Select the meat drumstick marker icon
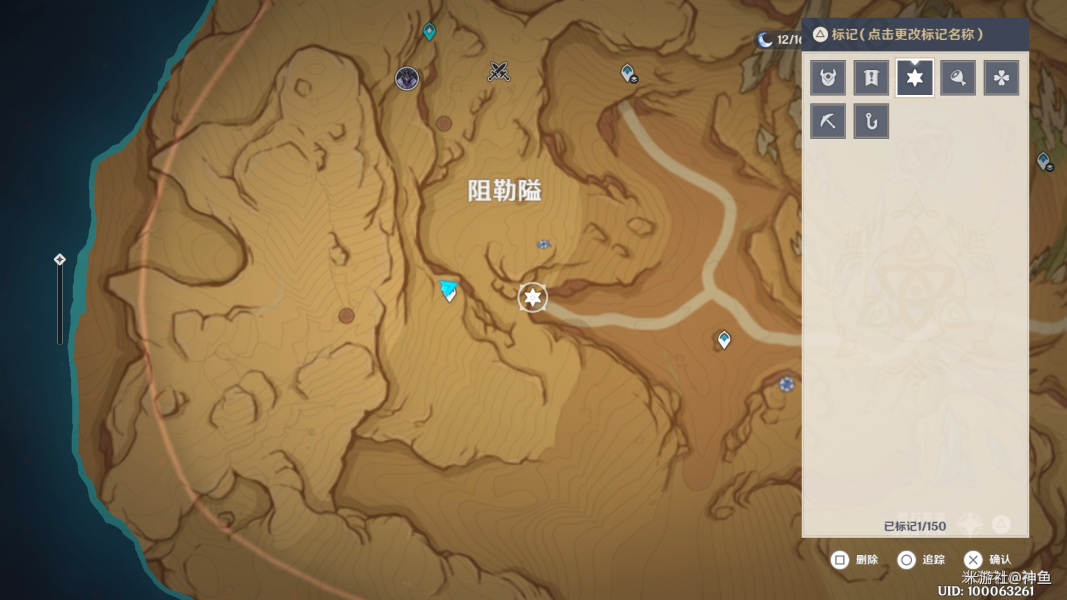 tap(958, 78)
